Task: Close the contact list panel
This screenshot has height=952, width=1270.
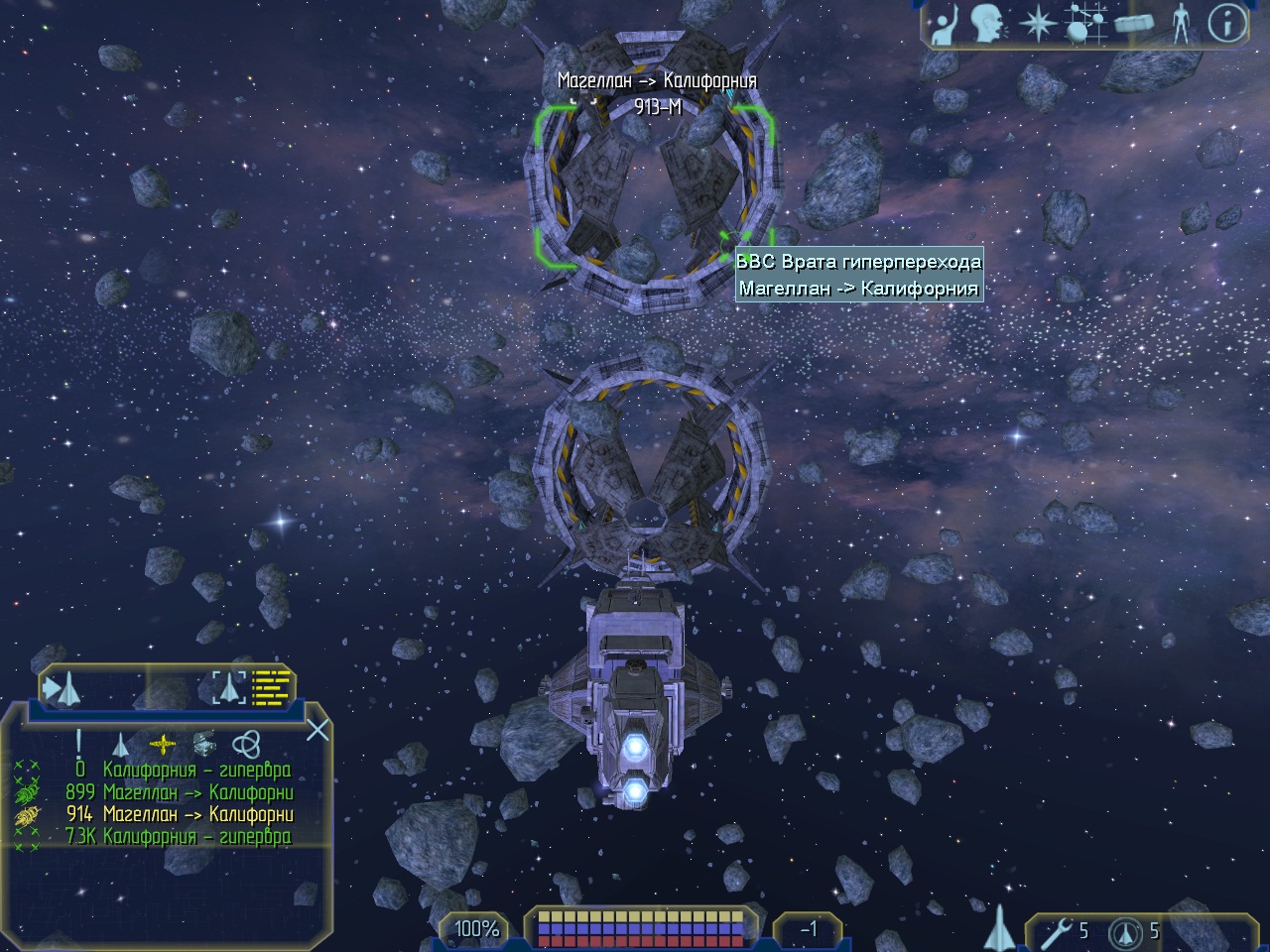Action: click(317, 731)
